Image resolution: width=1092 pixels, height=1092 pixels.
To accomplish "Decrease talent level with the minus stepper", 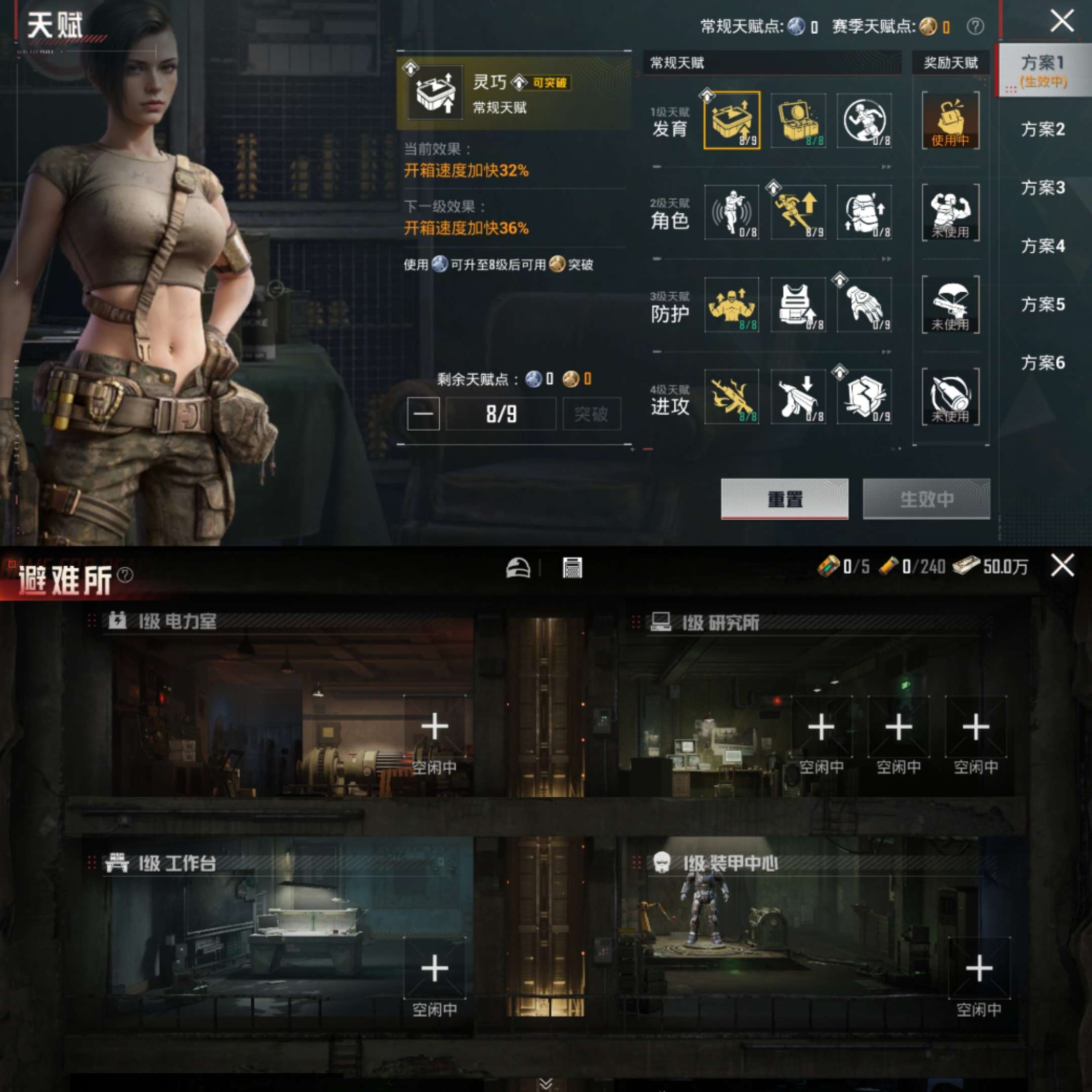I will (x=423, y=413).
